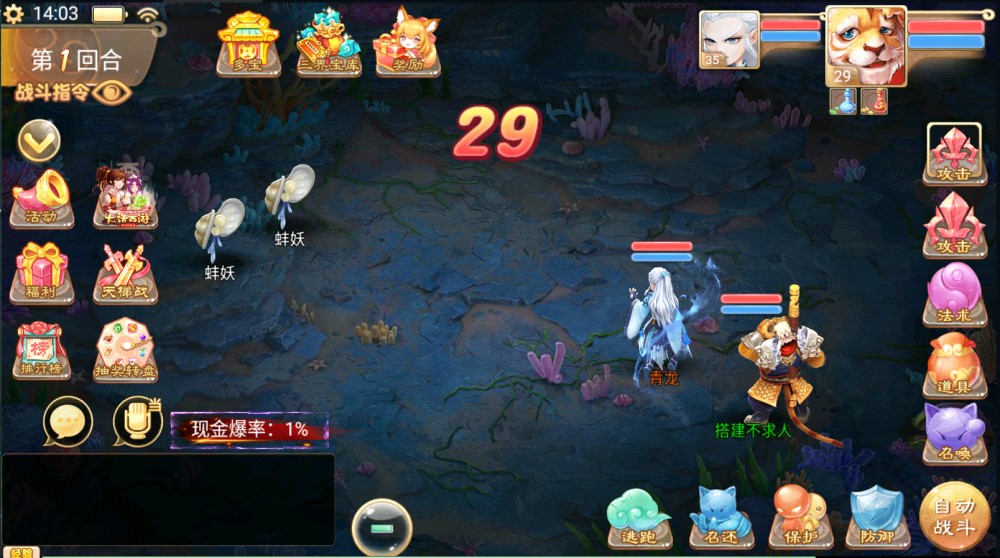Open the 活动 events menu
Image resolution: width=1000 pixels, height=558 pixels.
pos(41,197)
